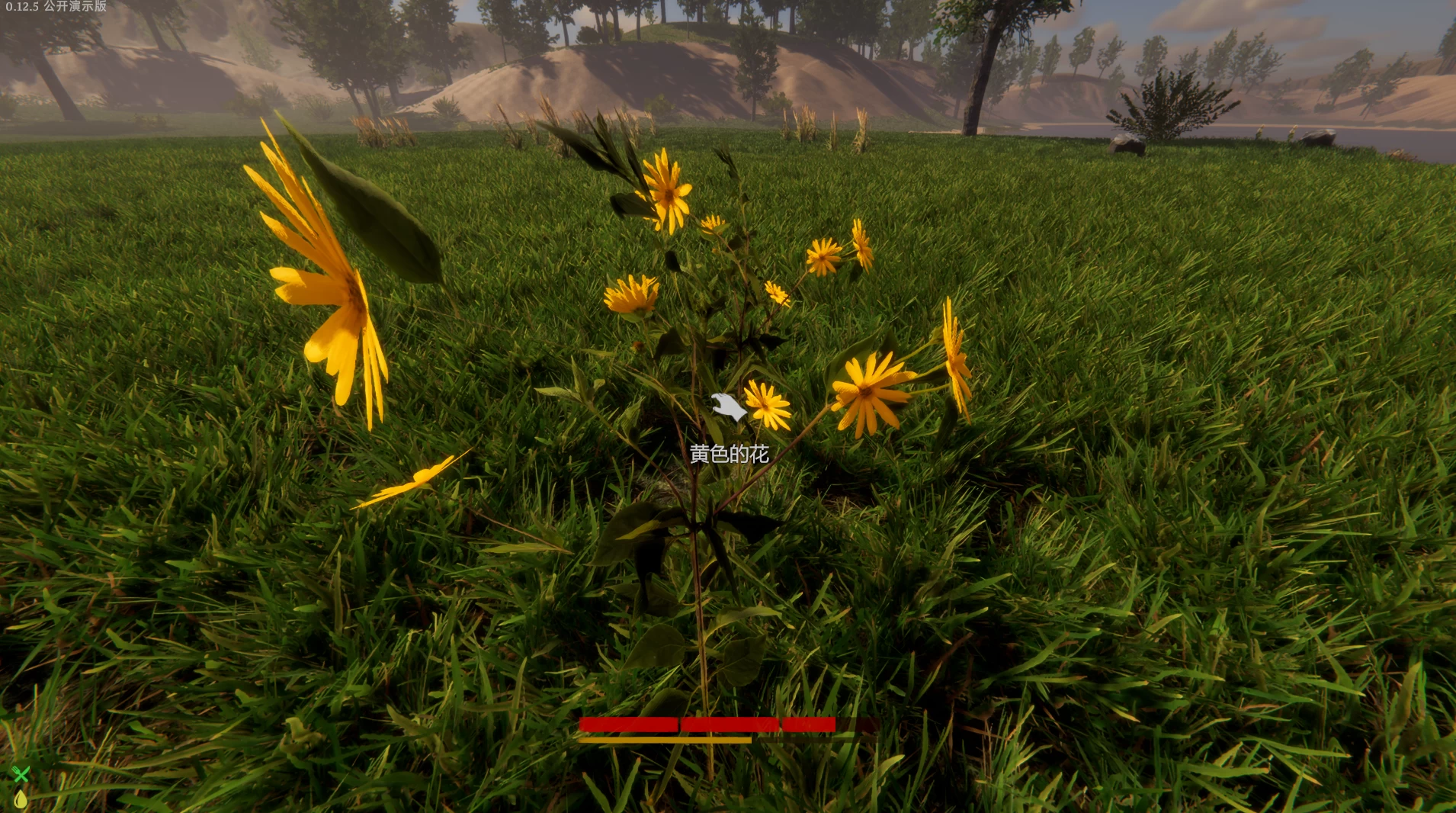
Task: Click the yellow water drop thirst icon
Action: point(21,799)
